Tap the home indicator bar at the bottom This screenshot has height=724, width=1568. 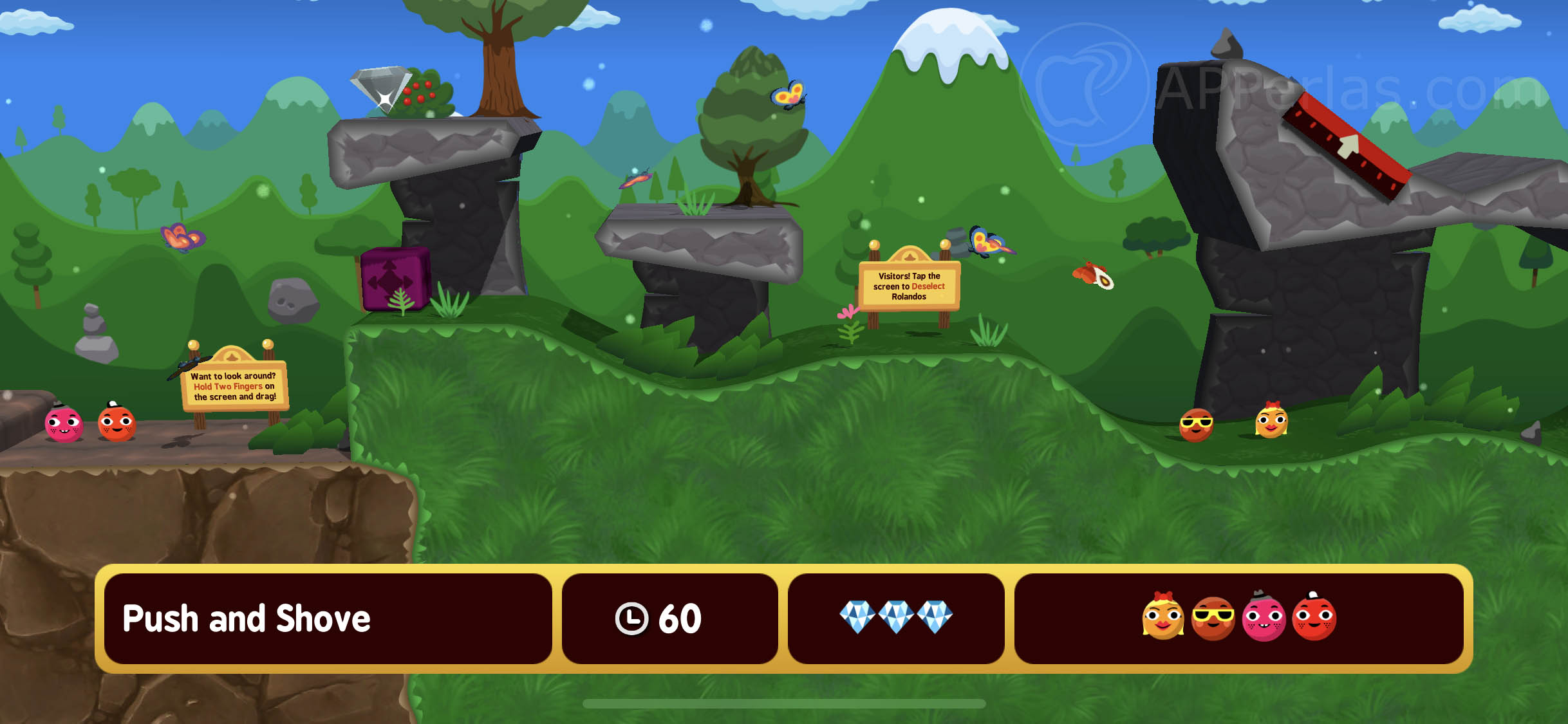(784, 702)
